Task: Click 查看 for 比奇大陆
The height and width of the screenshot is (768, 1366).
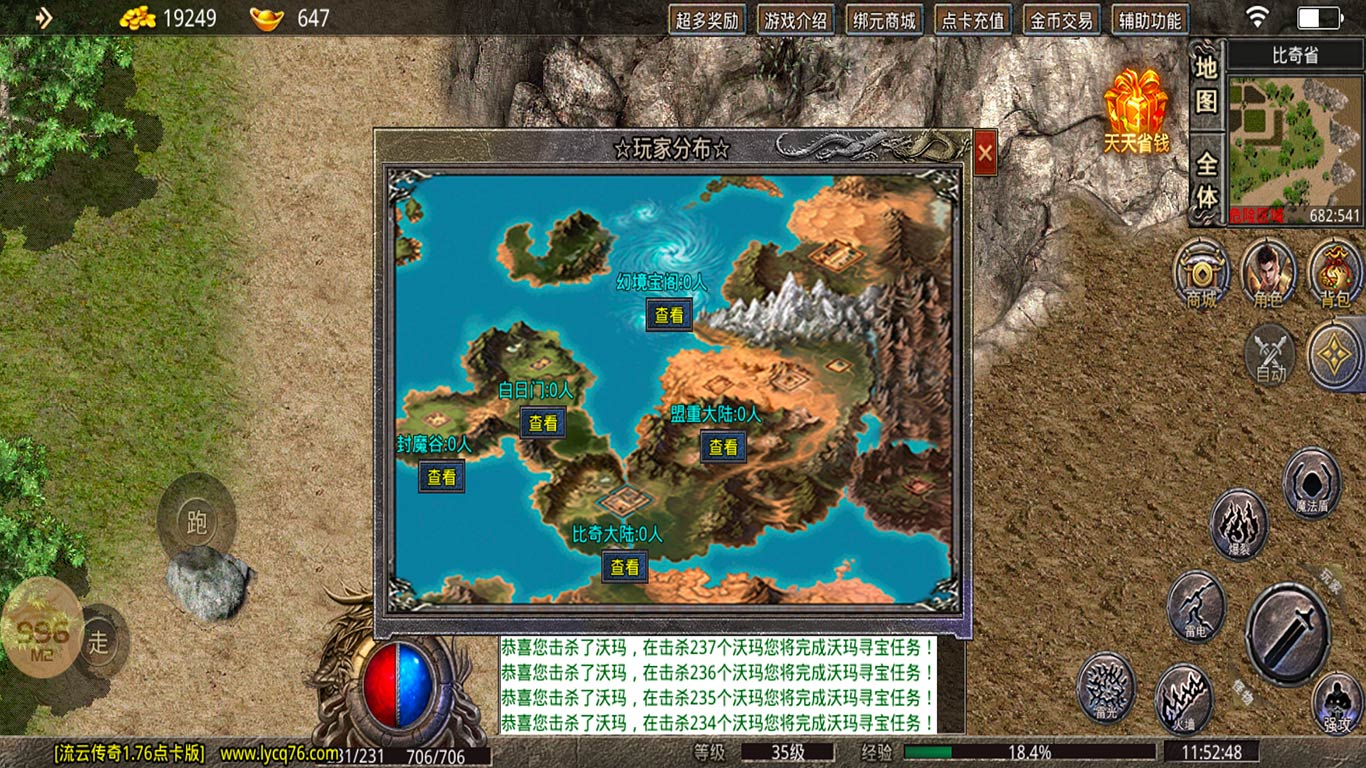Action: click(x=625, y=567)
